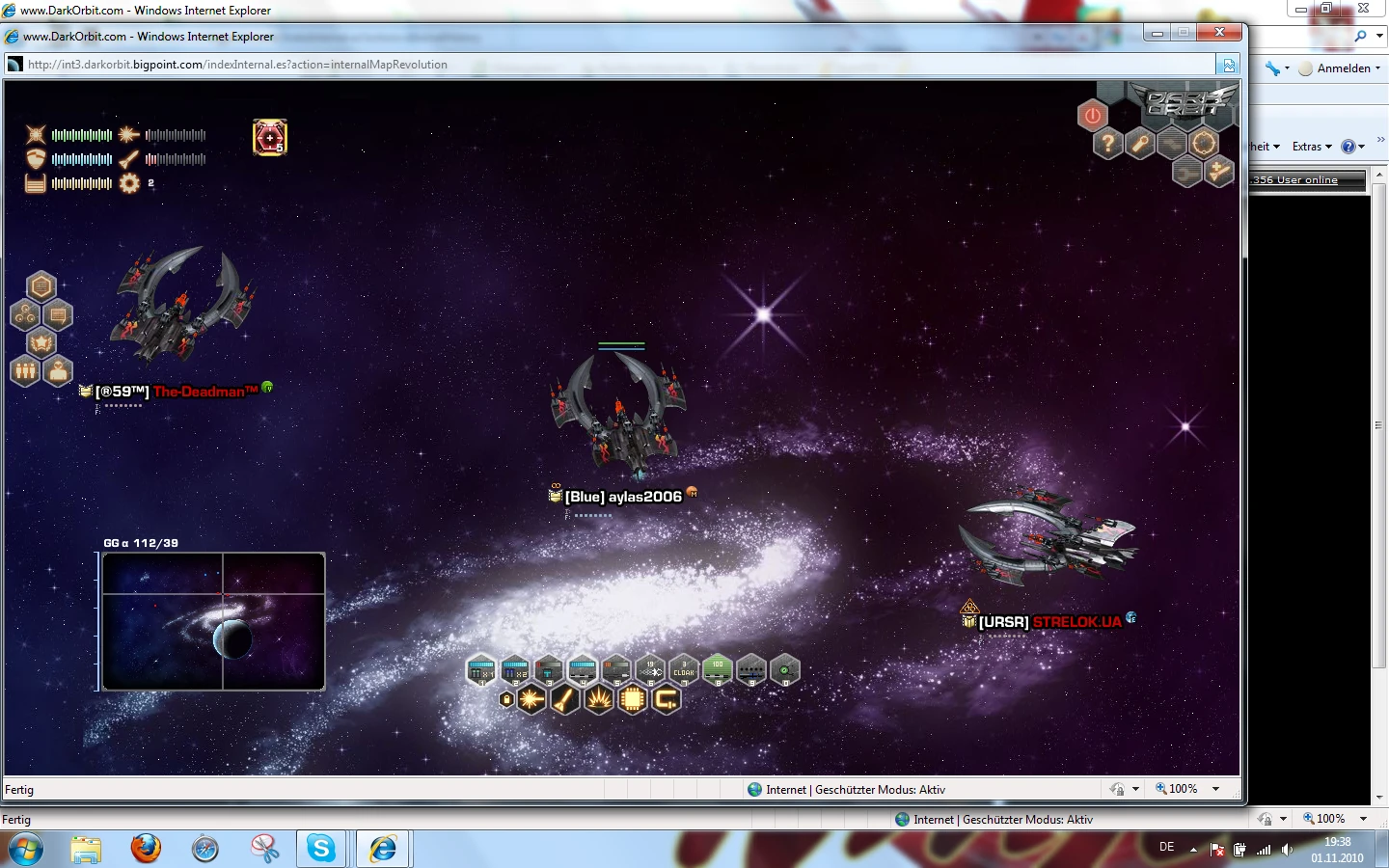Toggle the chip configuration icon

click(633, 698)
